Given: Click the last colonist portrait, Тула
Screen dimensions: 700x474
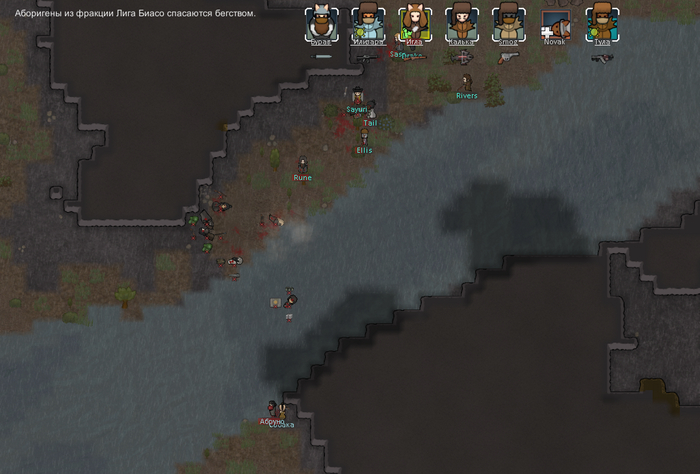Looking at the screenshot, I should pyautogui.click(x=602, y=22).
